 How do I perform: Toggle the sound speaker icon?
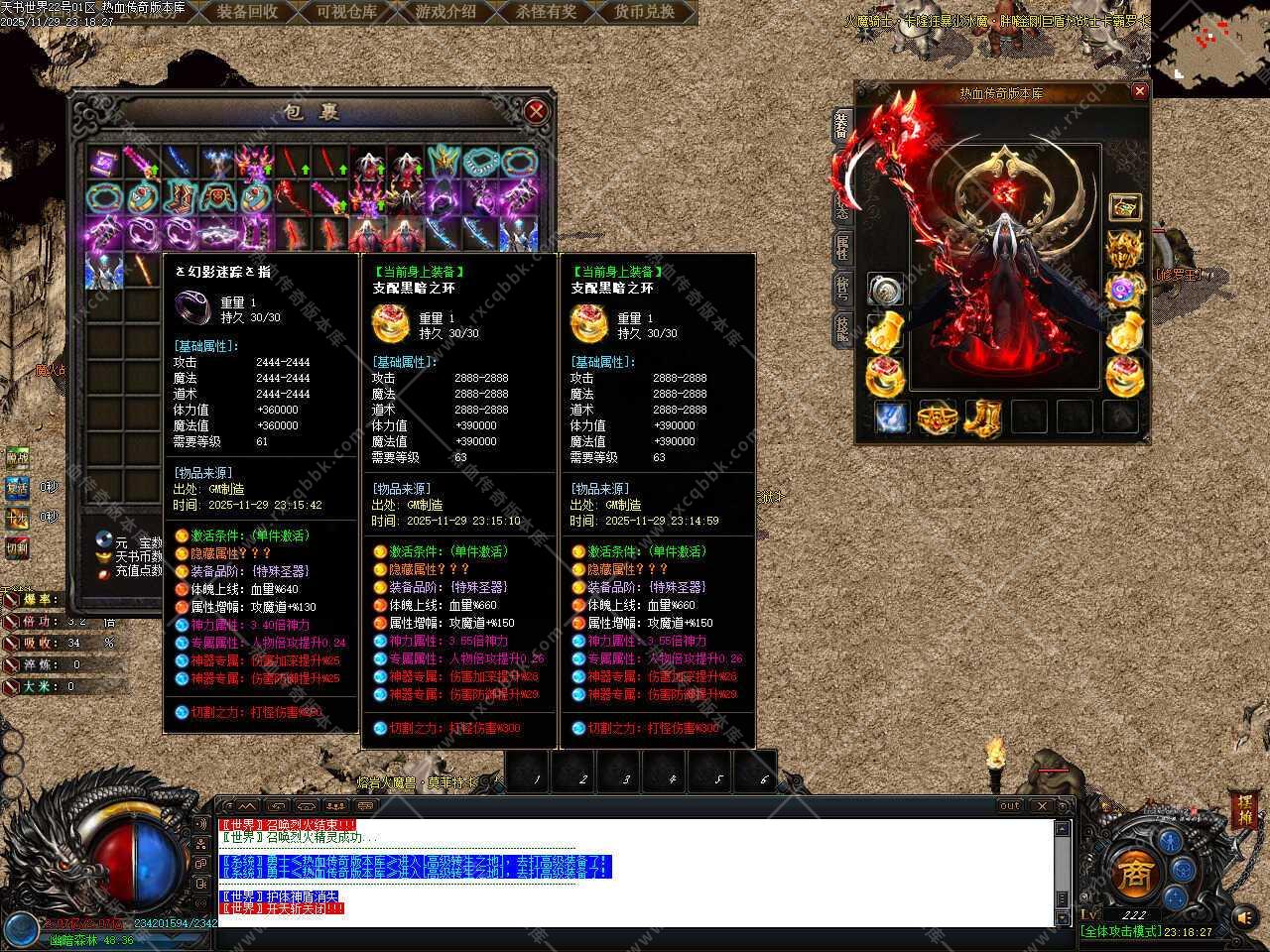tap(1244, 917)
